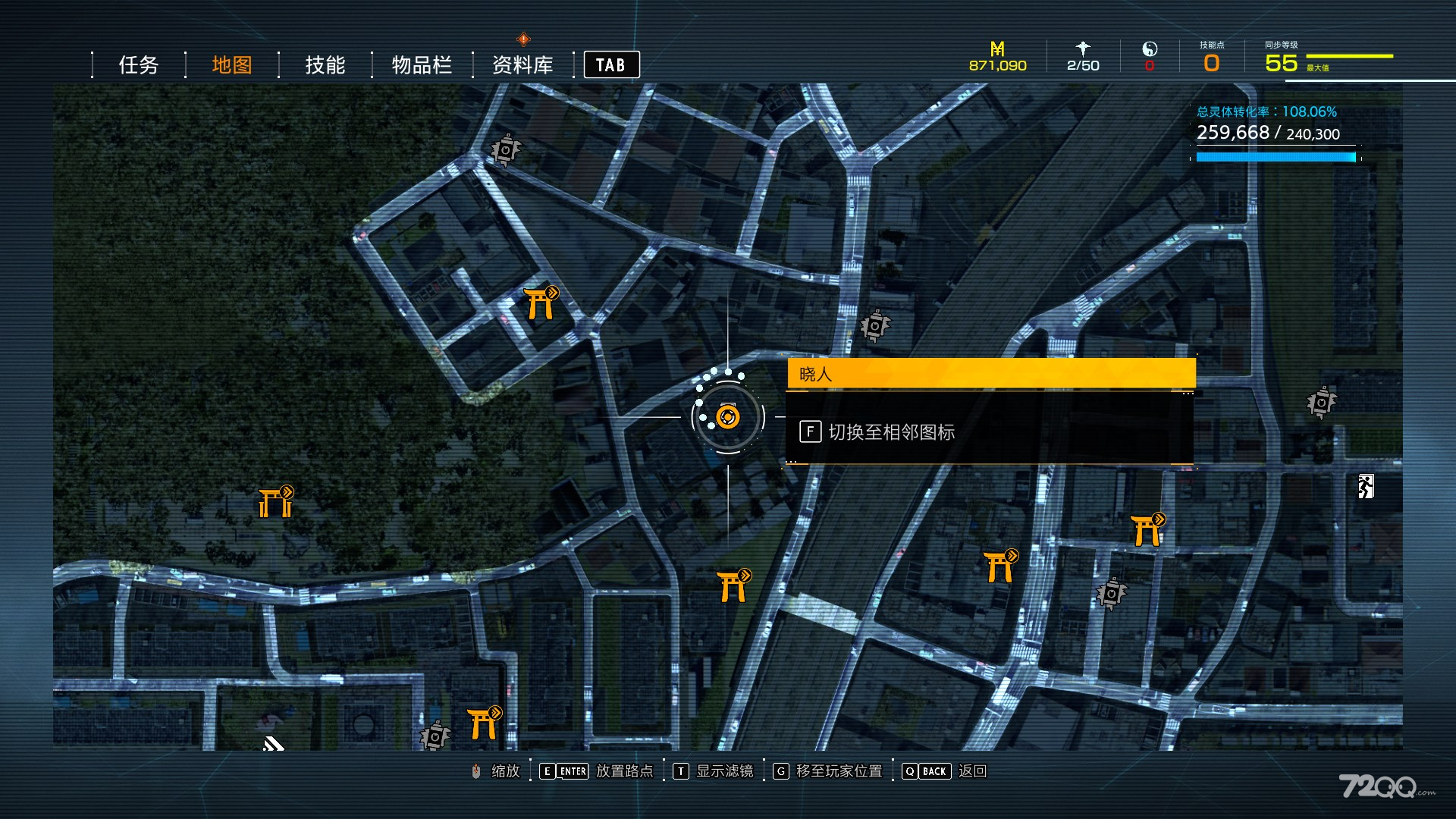Select the running-man exit marker on the map
This screenshot has height=819, width=1456.
(x=1366, y=486)
